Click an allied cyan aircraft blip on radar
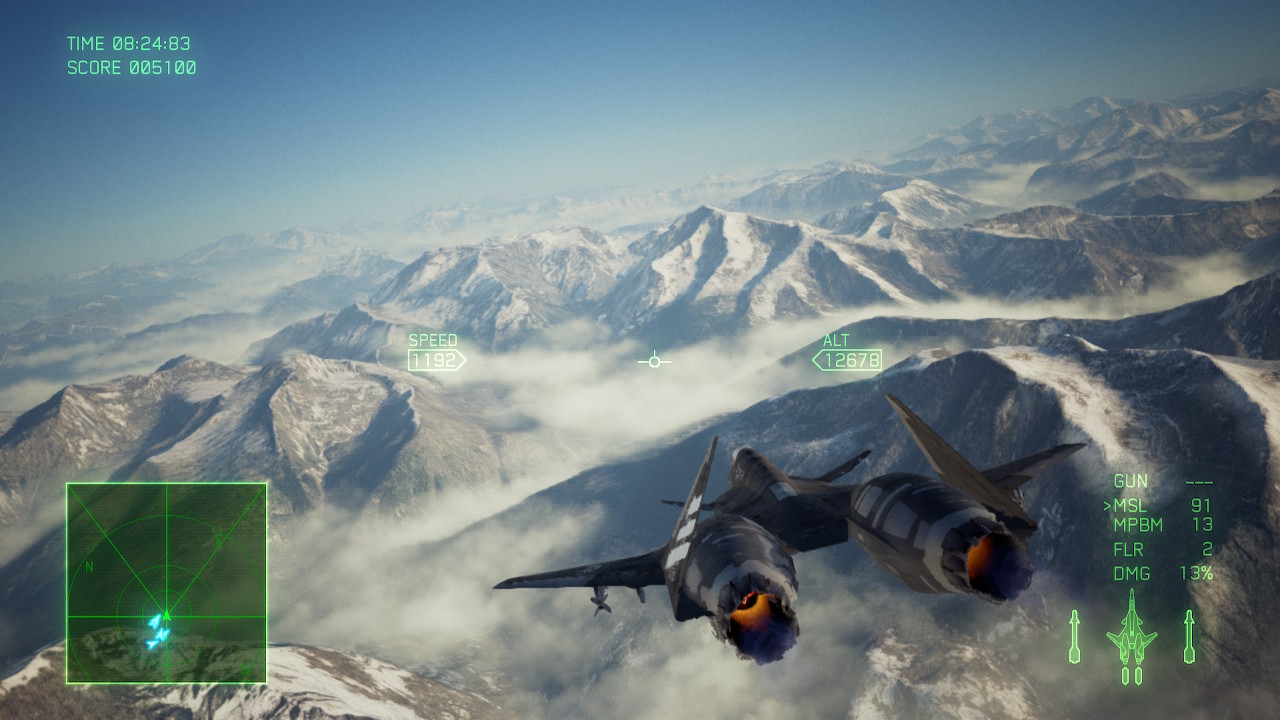 156,621
